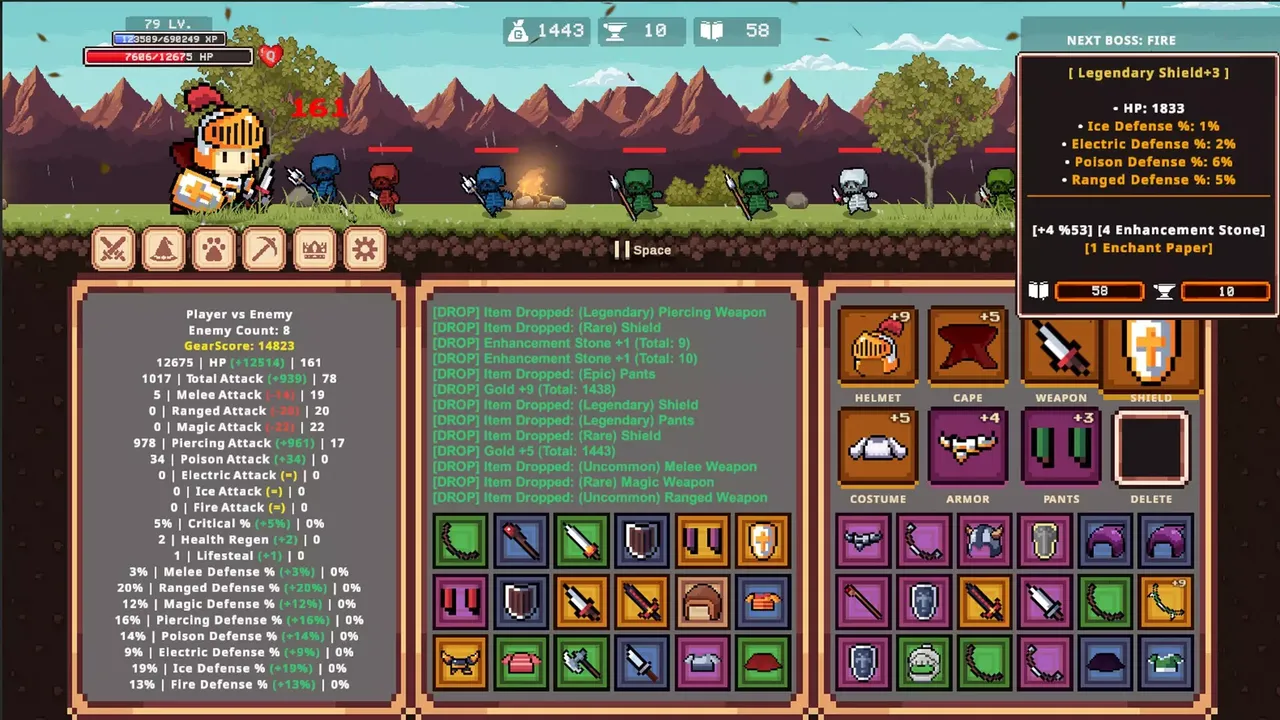
Task: Select the wizard hat menu icon
Action: [x=163, y=248]
